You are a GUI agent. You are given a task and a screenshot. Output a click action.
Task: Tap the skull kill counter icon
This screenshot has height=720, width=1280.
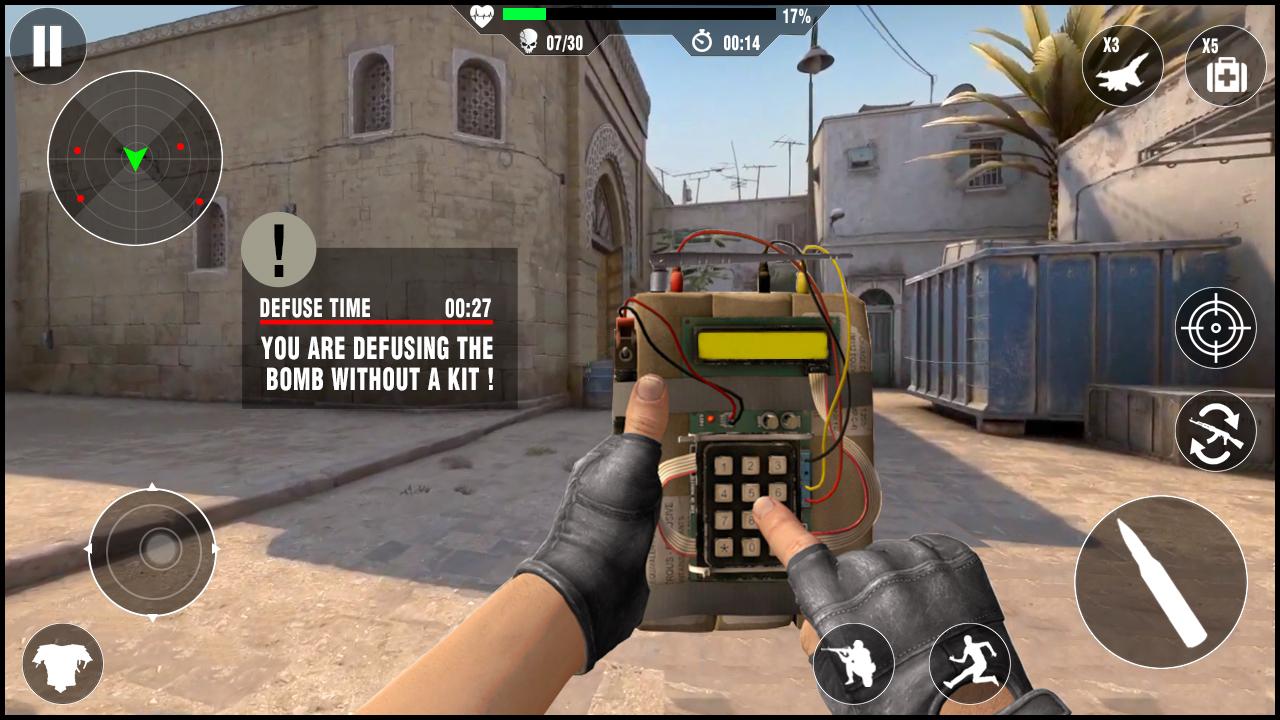pyautogui.click(x=527, y=42)
